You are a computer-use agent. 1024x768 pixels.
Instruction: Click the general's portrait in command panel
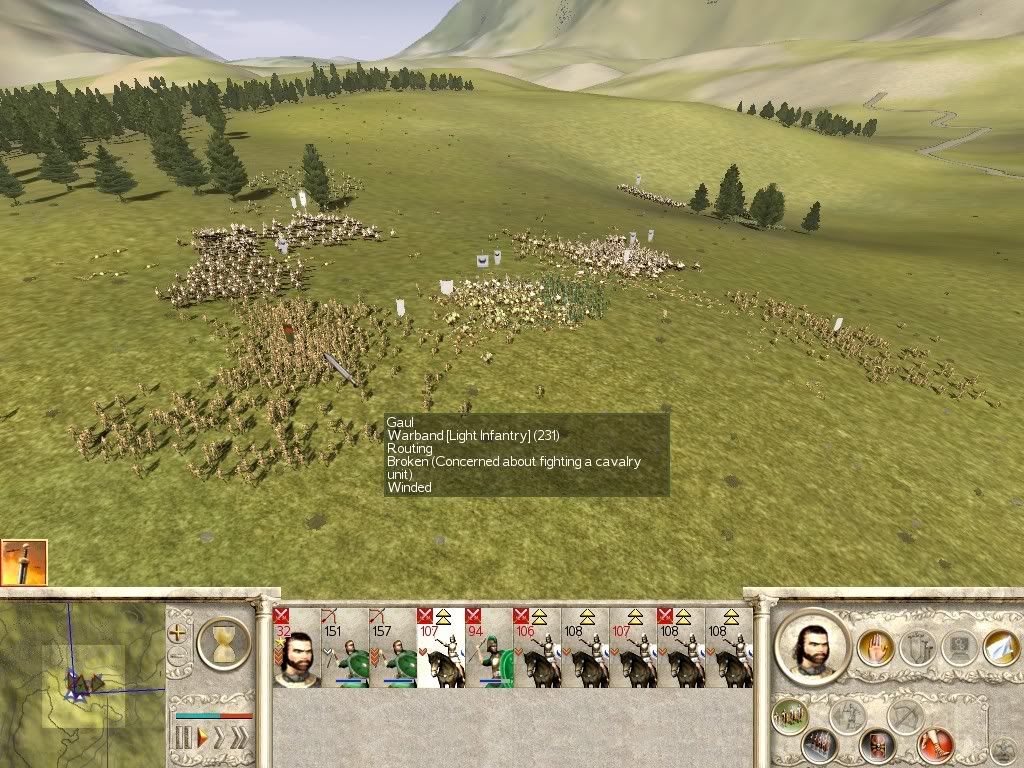pyautogui.click(x=812, y=646)
